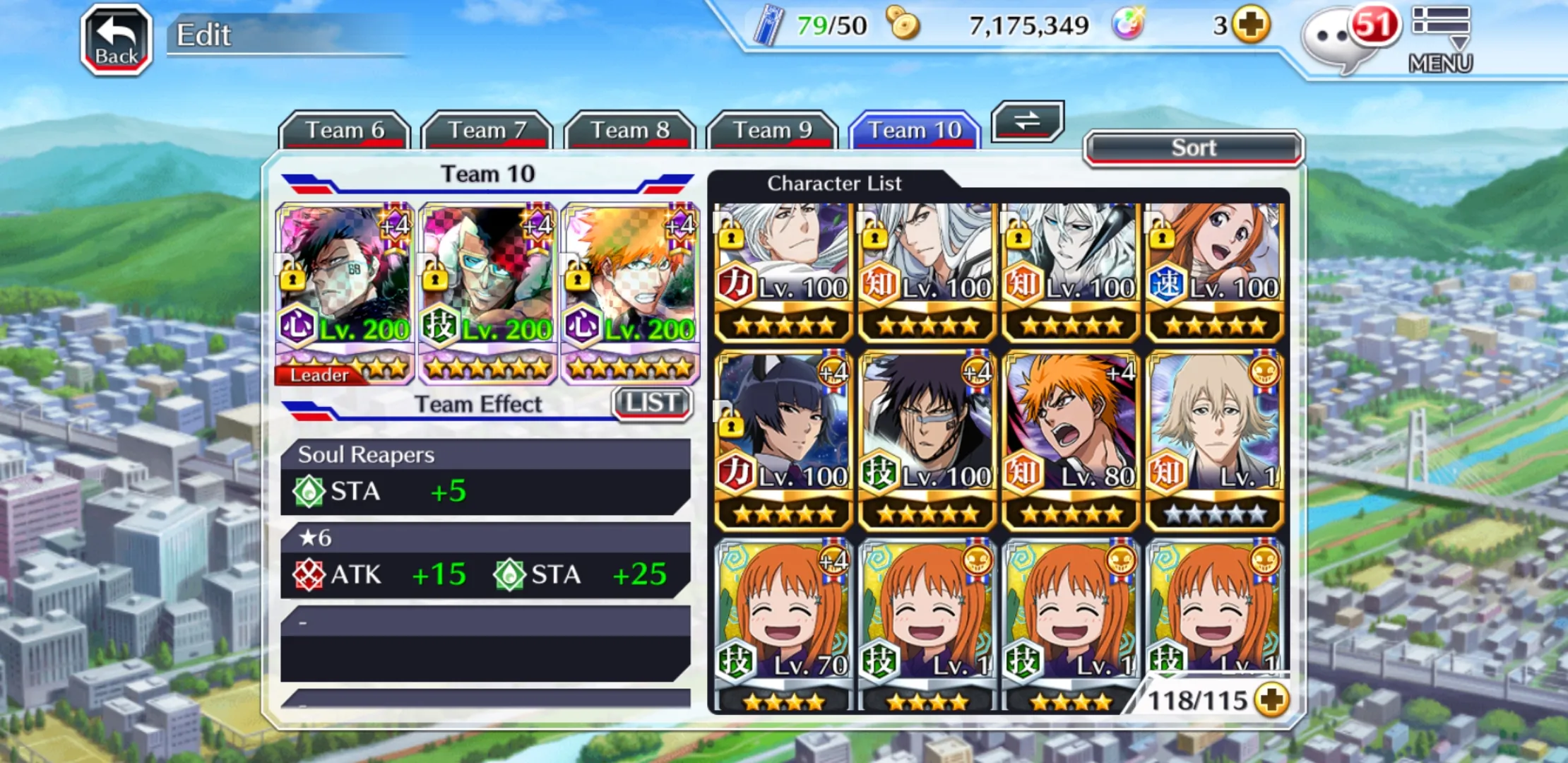Switch to the Team 7 tab

[487, 131]
